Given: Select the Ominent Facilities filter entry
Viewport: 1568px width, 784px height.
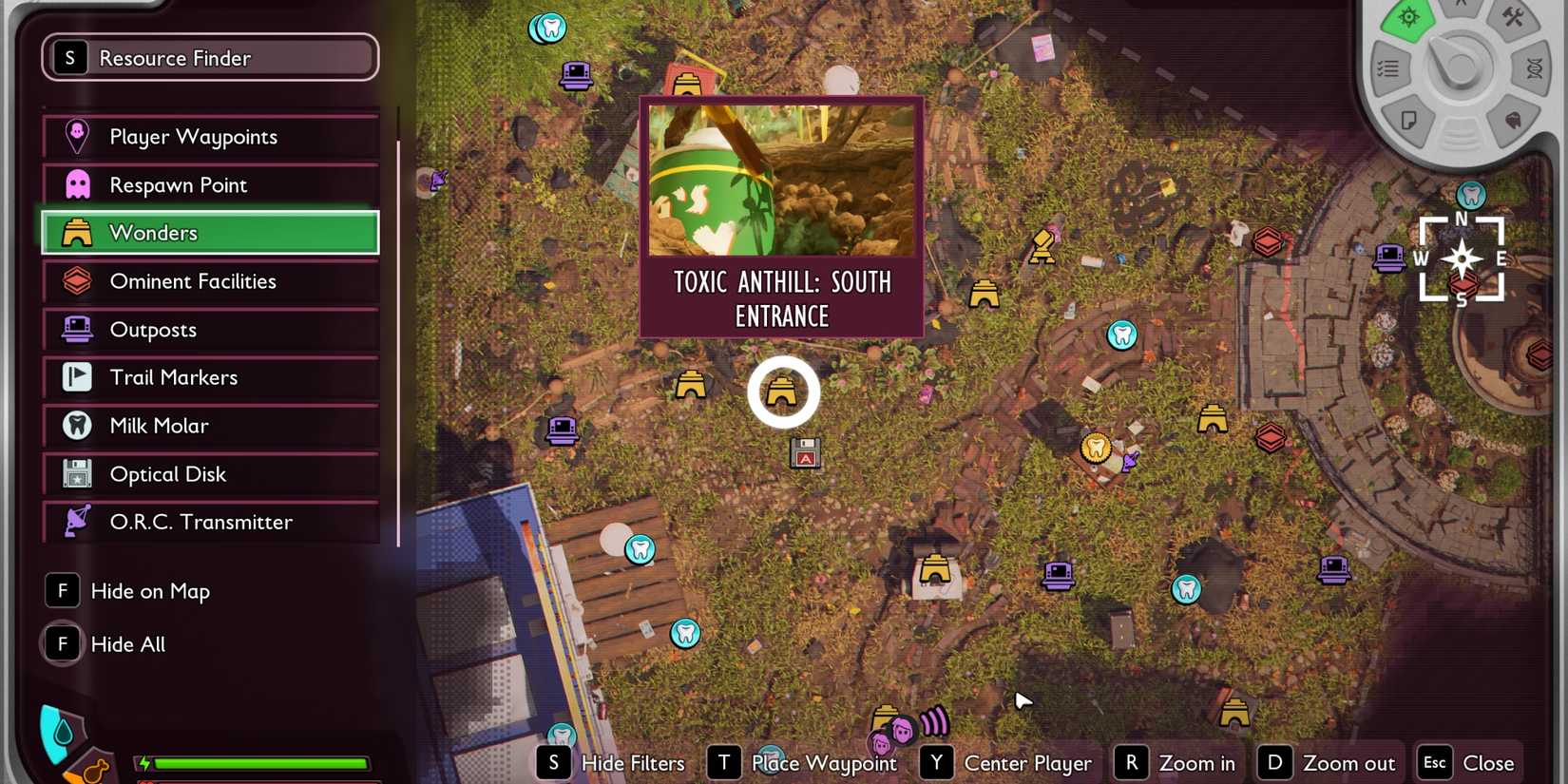Looking at the screenshot, I should tap(210, 281).
